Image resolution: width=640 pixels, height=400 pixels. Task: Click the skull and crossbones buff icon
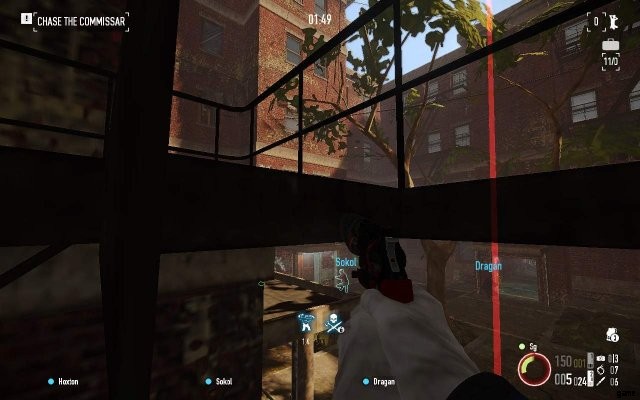pyautogui.click(x=331, y=322)
